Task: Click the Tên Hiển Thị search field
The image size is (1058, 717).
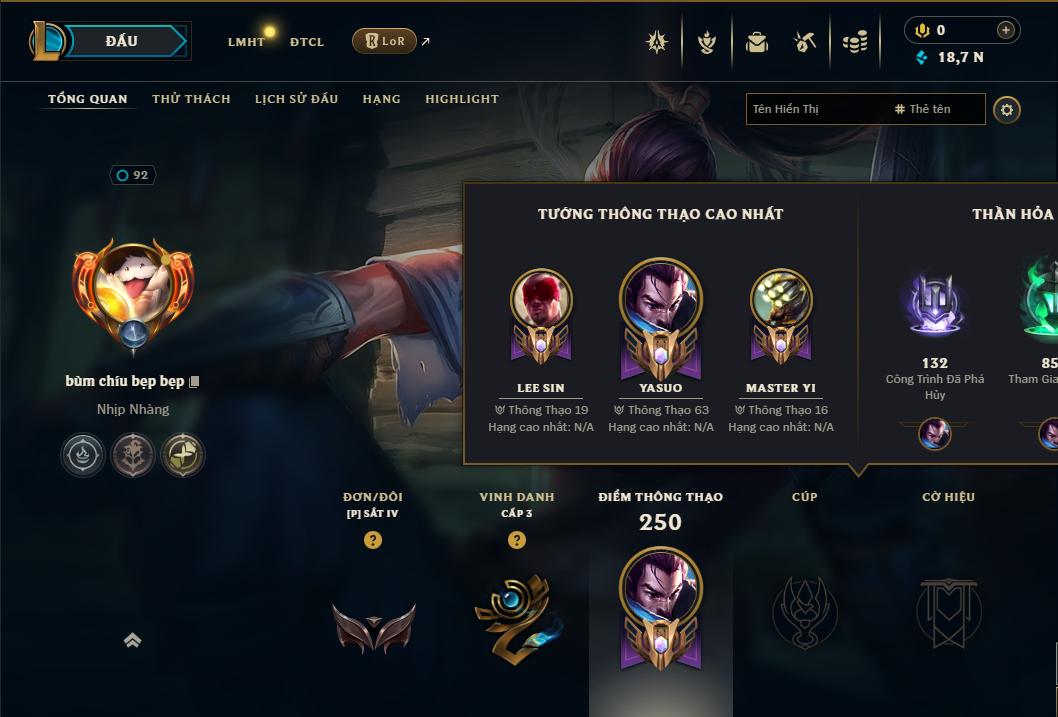Action: click(x=815, y=109)
